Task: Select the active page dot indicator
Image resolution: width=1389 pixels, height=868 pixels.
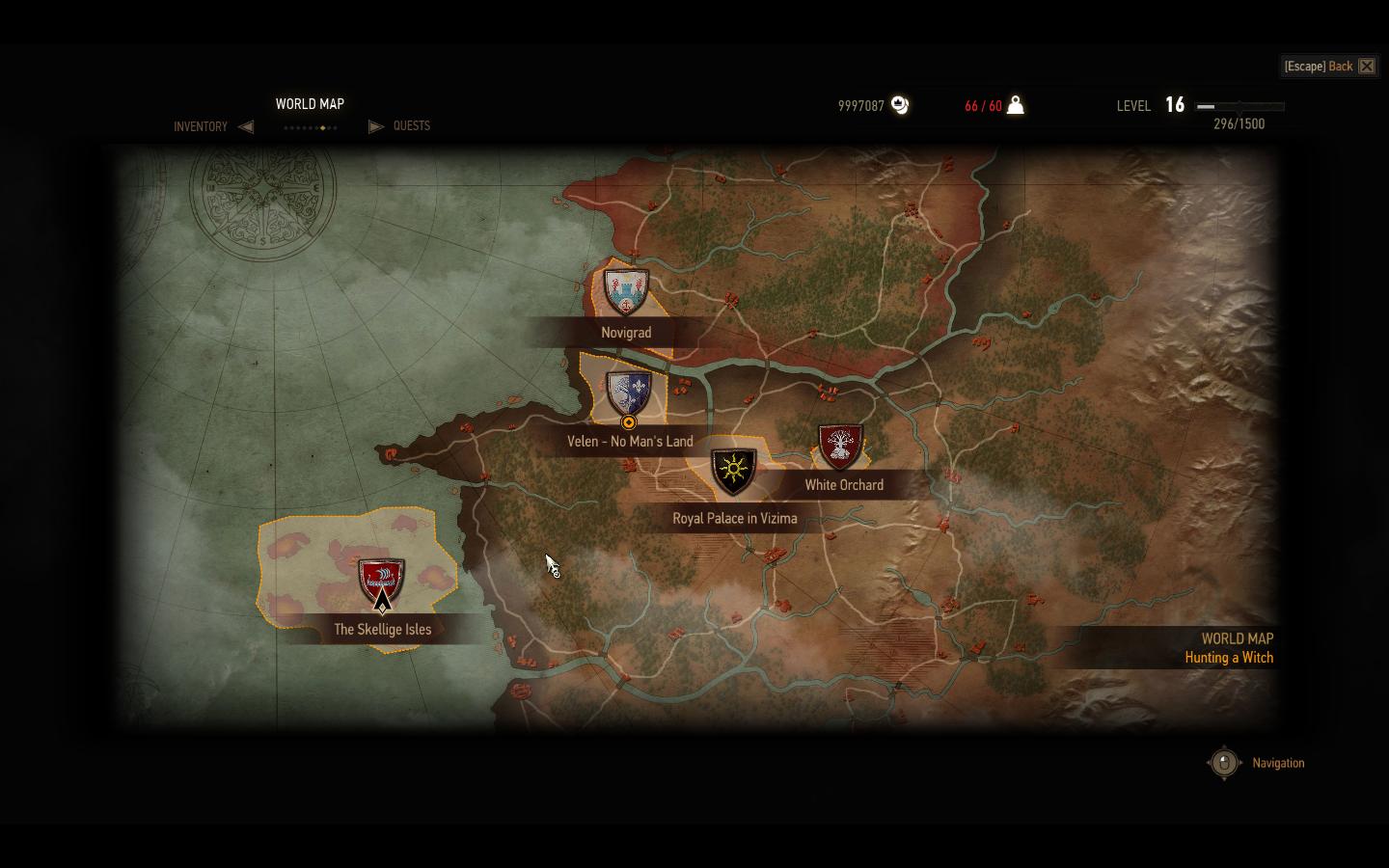Action: point(321,126)
